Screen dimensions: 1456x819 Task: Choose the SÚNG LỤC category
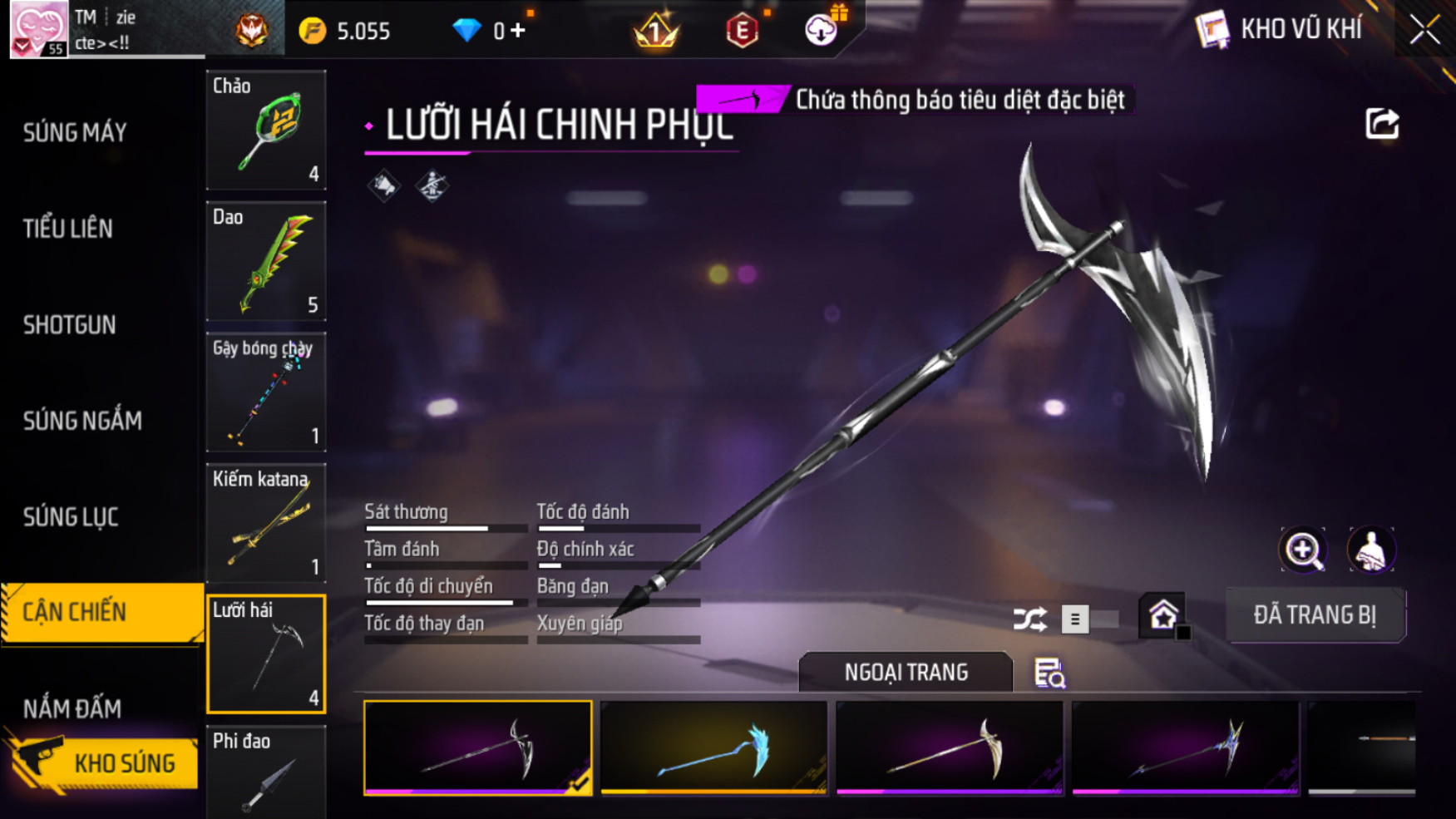[x=71, y=517]
